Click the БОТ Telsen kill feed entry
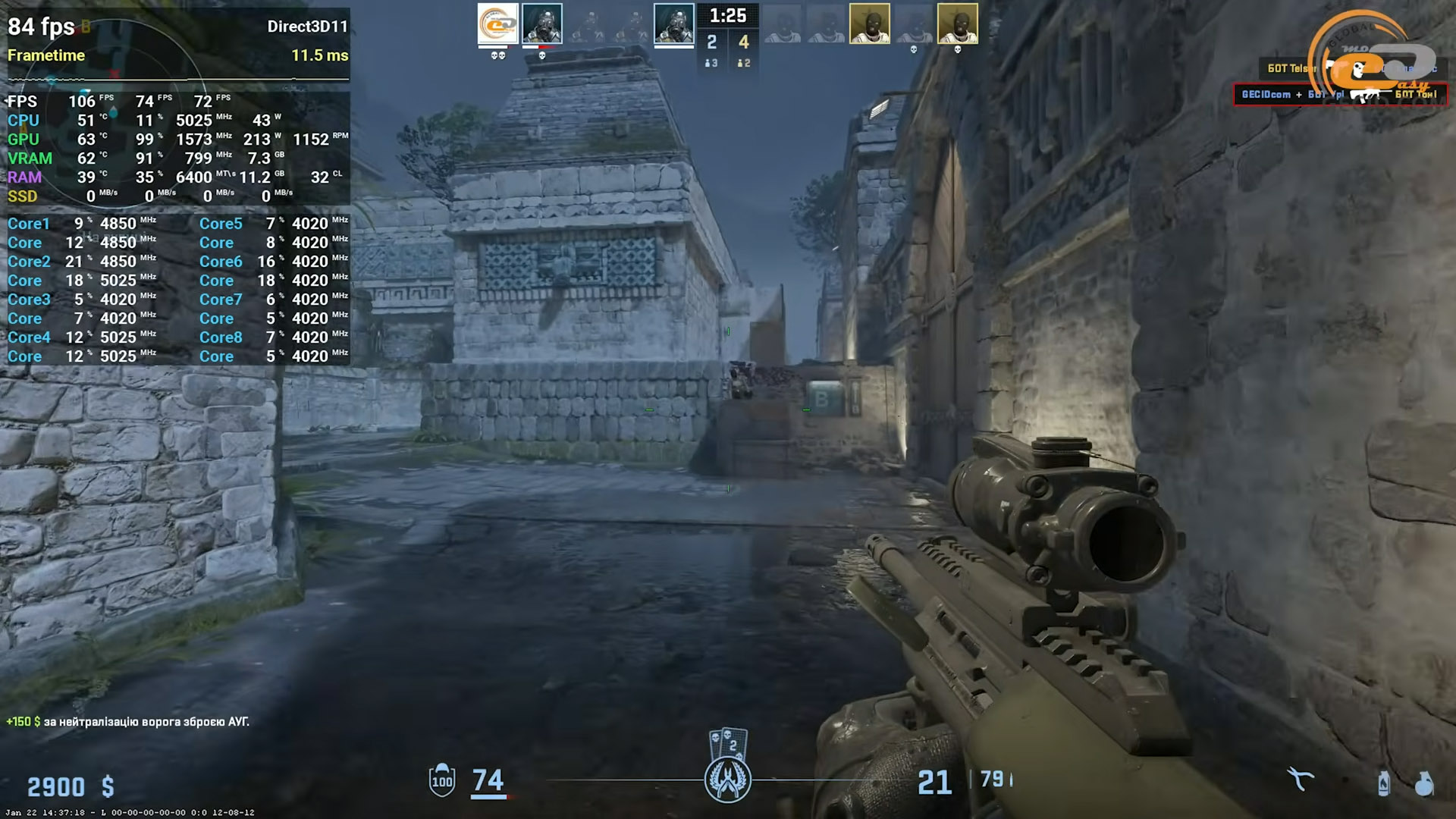Screen dimensions: 1456x819 1291,68
